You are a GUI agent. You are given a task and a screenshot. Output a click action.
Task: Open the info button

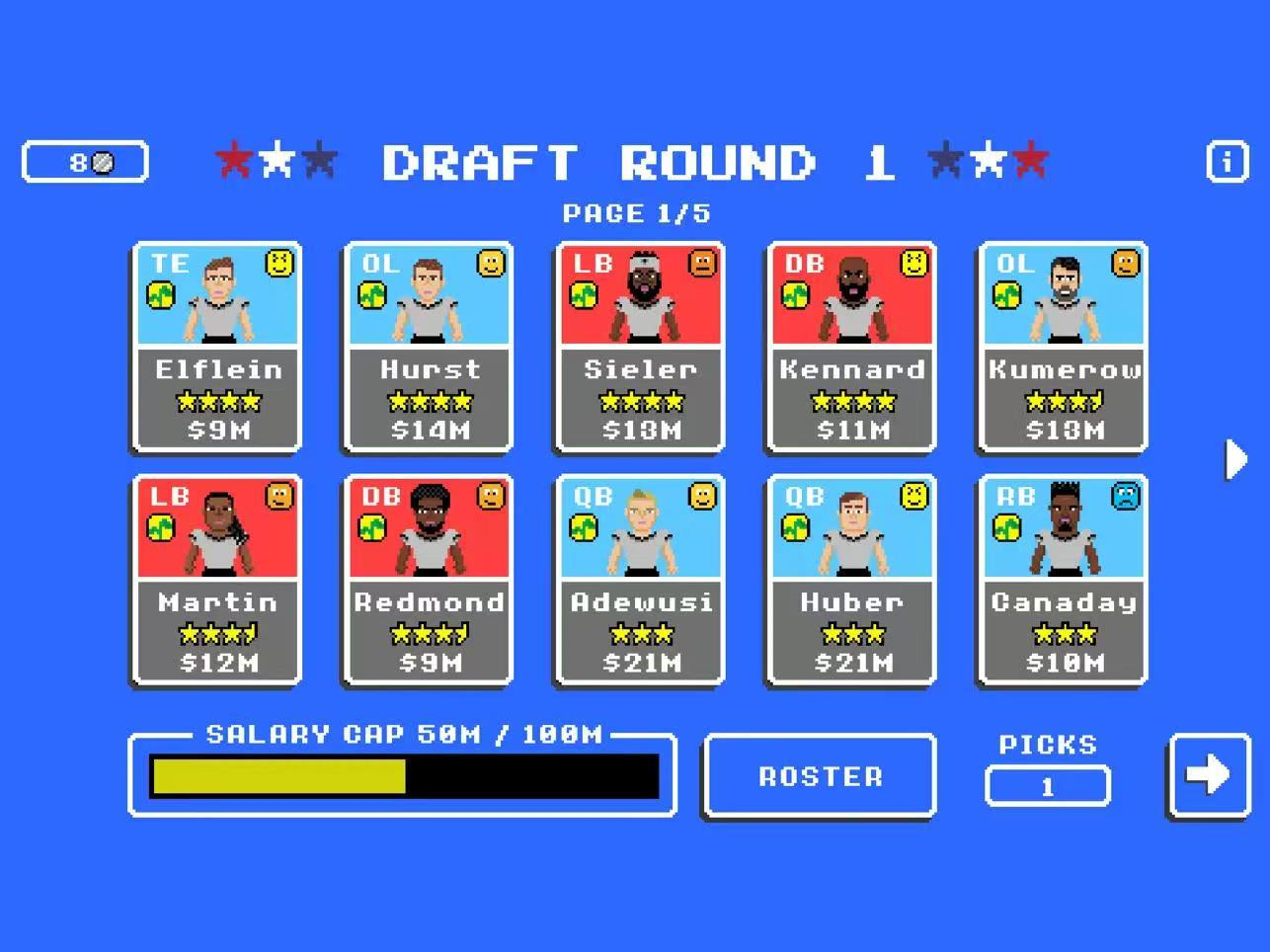(x=1227, y=161)
